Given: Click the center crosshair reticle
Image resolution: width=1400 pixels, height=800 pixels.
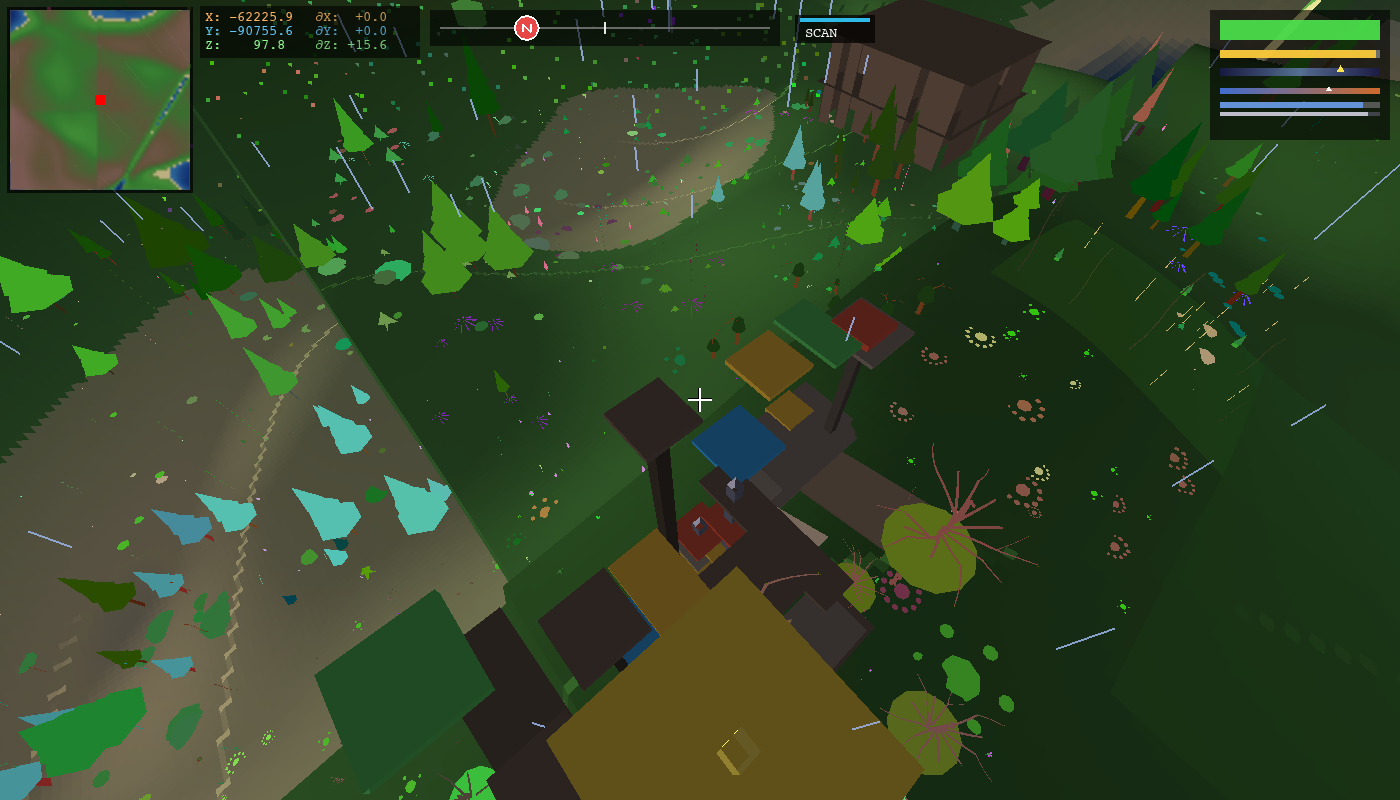Looking at the screenshot, I should tap(700, 399).
